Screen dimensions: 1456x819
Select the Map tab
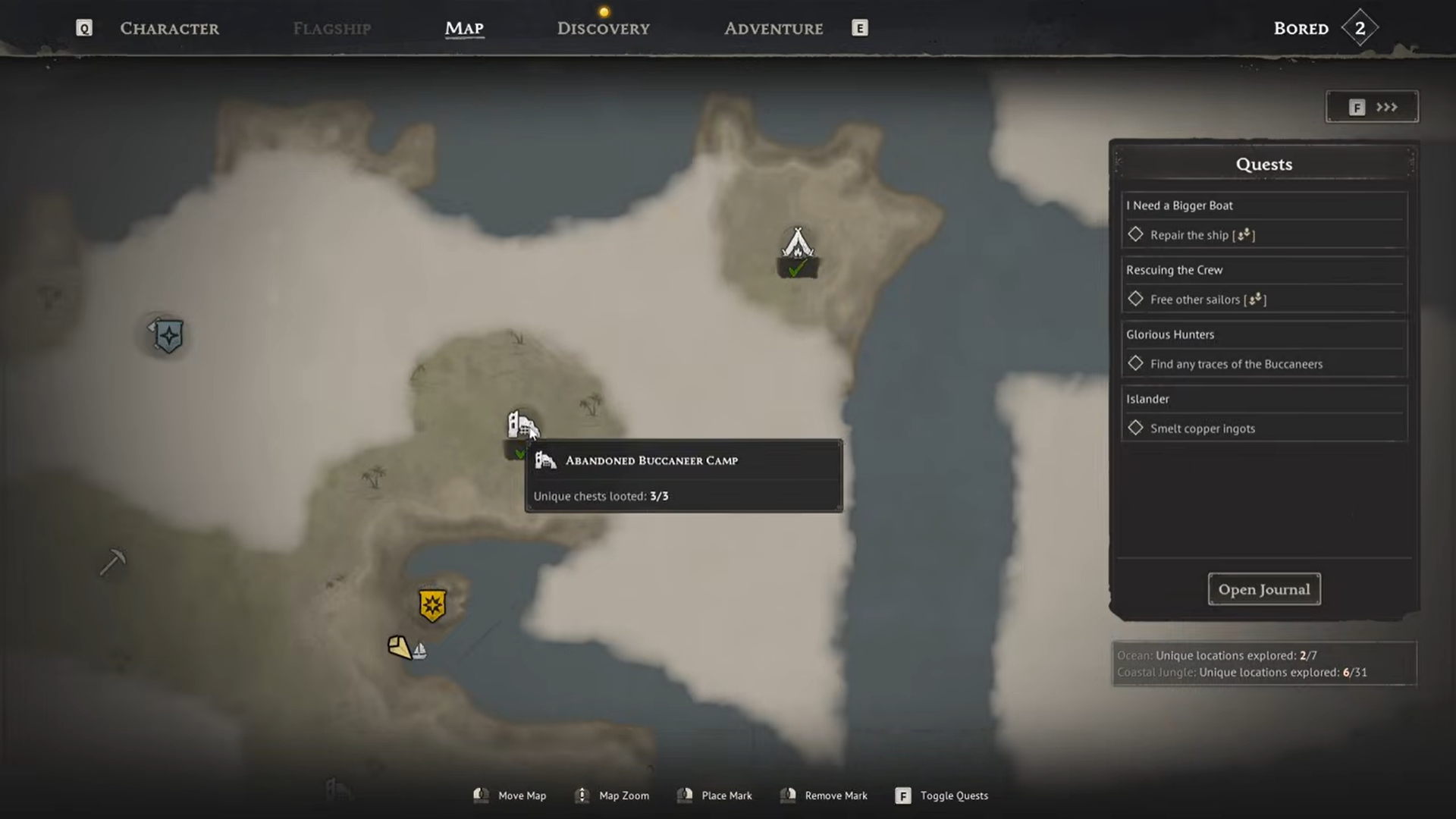point(464,29)
